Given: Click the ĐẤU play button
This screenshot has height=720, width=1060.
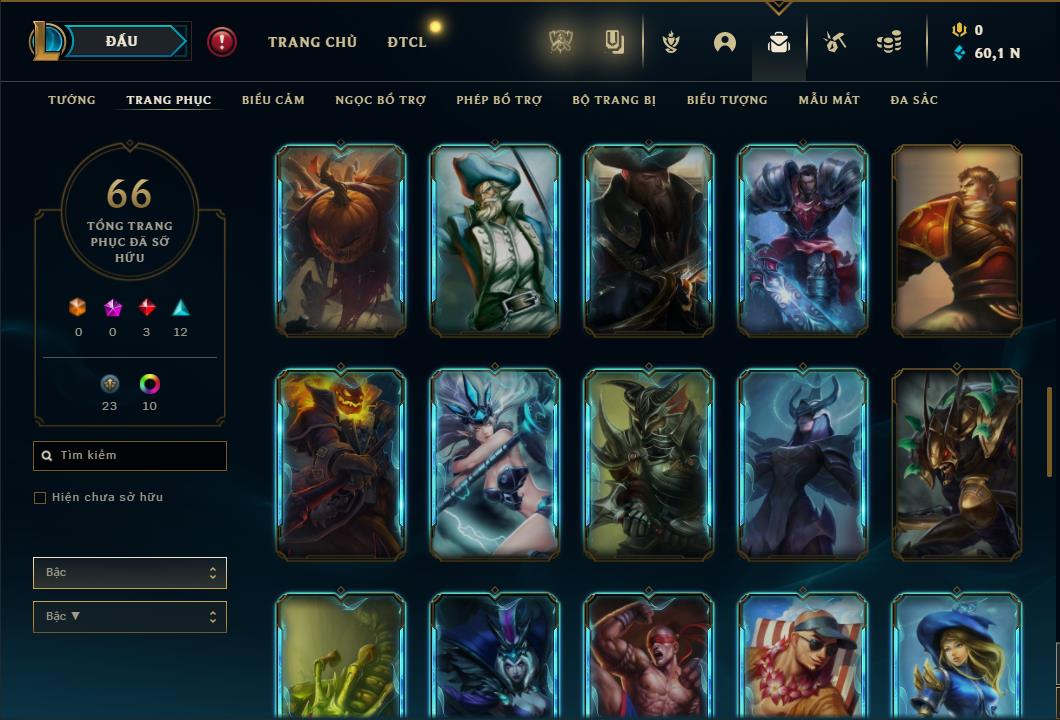Looking at the screenshot, I should 121,41.
